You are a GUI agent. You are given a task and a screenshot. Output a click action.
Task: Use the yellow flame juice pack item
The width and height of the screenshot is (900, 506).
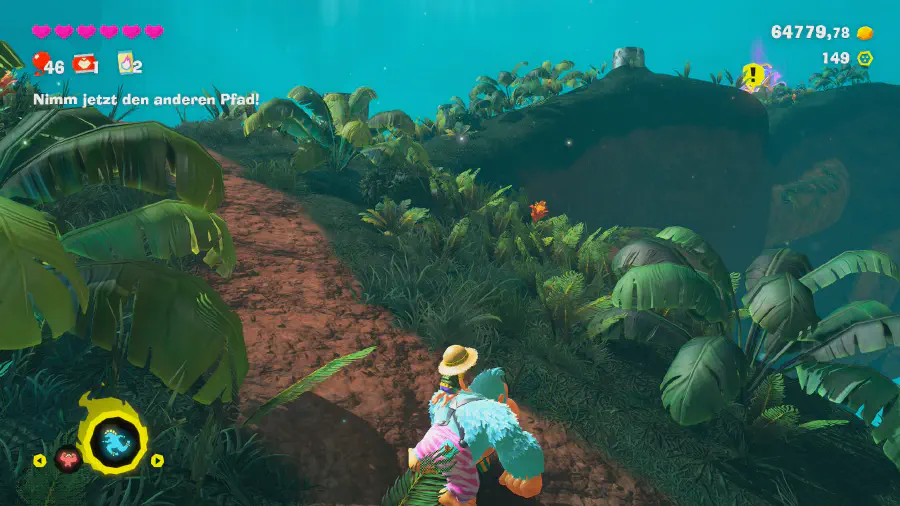coord(126,64)
